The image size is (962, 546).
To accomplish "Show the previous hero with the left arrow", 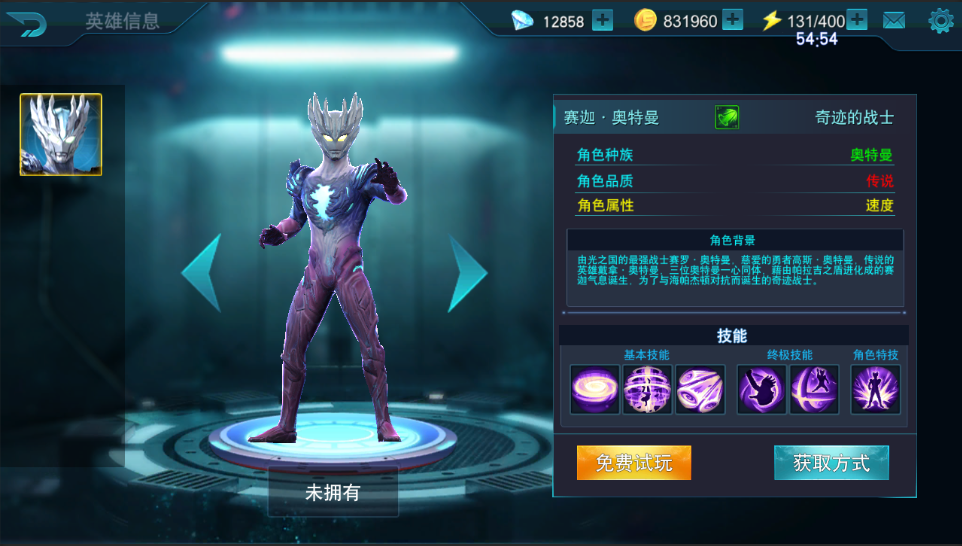I will (201, 272).
